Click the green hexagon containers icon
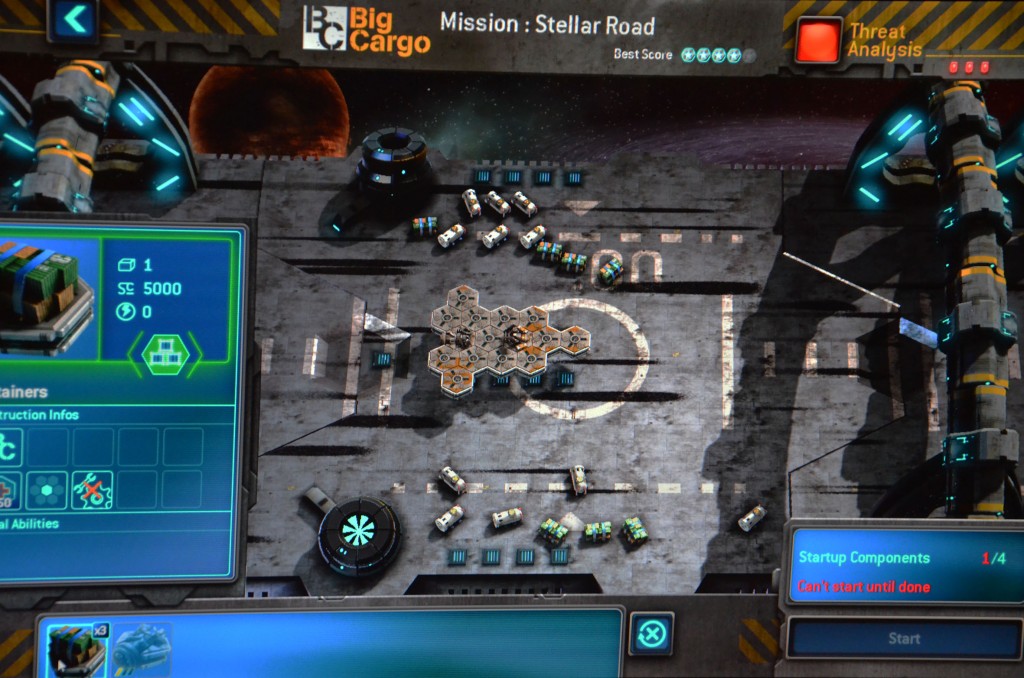The image size is (1024, 678). (165, 354)
